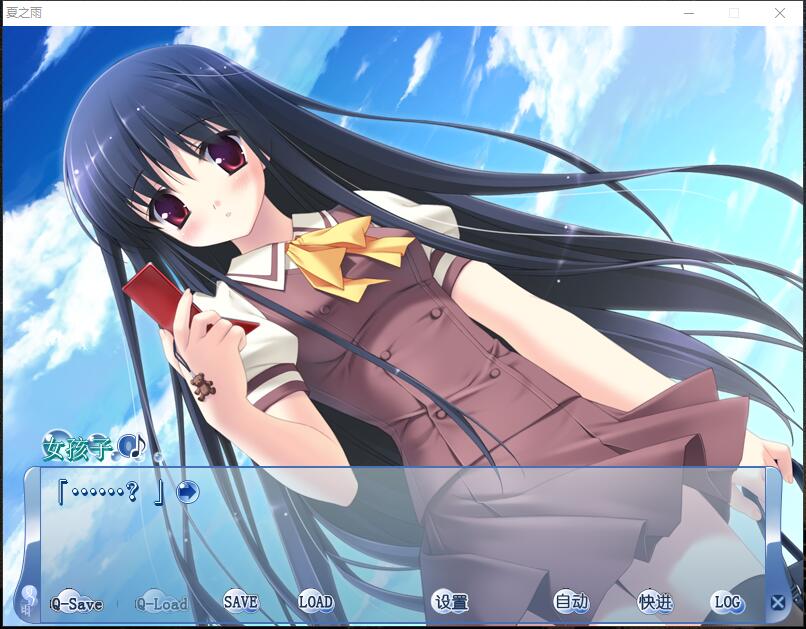Hide the dialogue box with the X button
This screenshot has width=806, height=629.
778,602
